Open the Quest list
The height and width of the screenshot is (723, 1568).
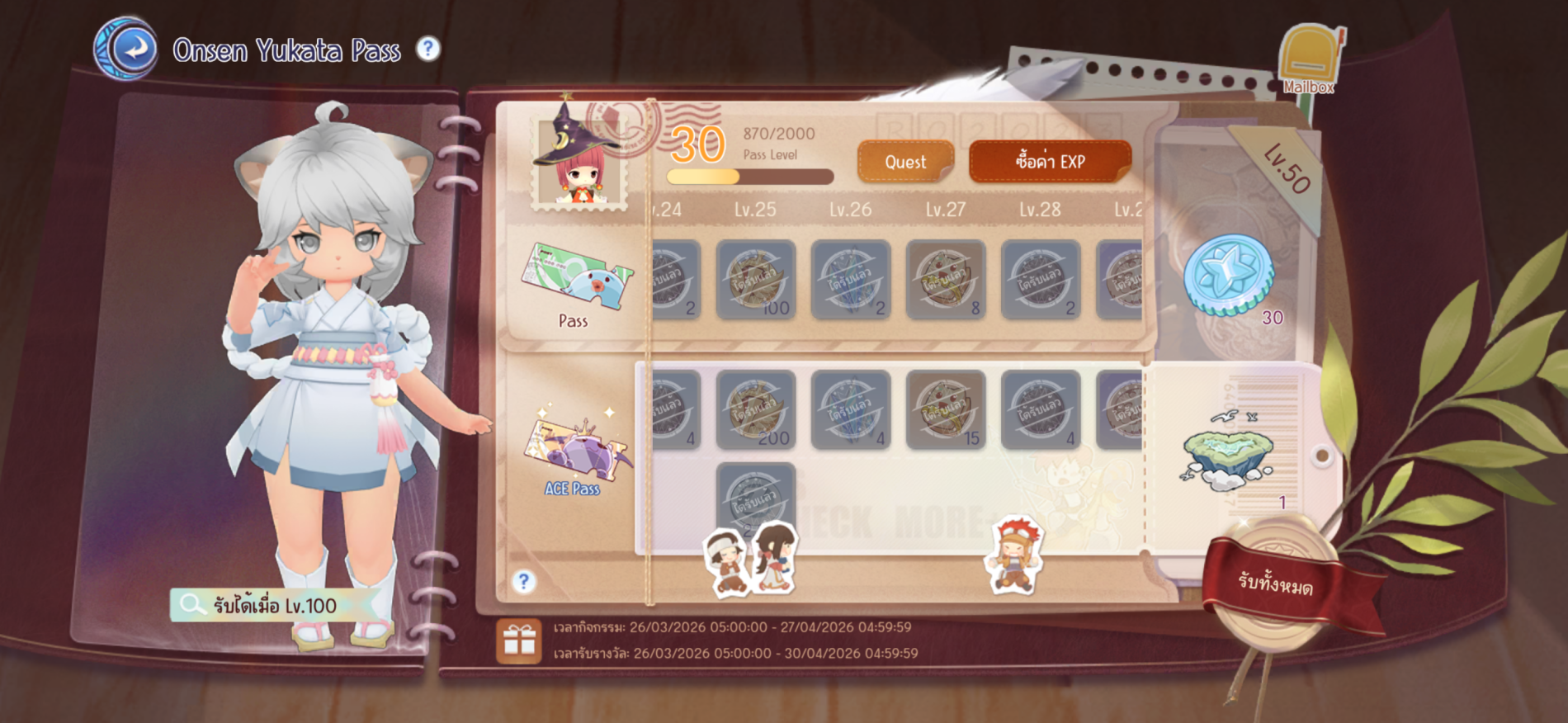tap(905, 162)
